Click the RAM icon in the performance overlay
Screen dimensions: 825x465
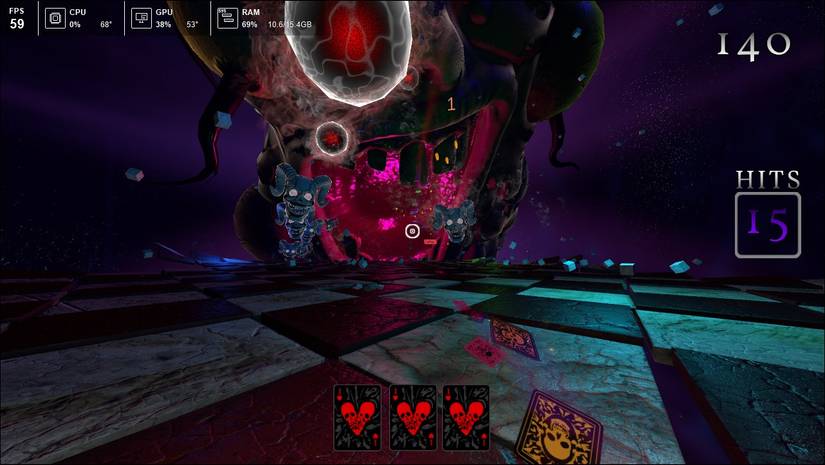tap(226, 18)
